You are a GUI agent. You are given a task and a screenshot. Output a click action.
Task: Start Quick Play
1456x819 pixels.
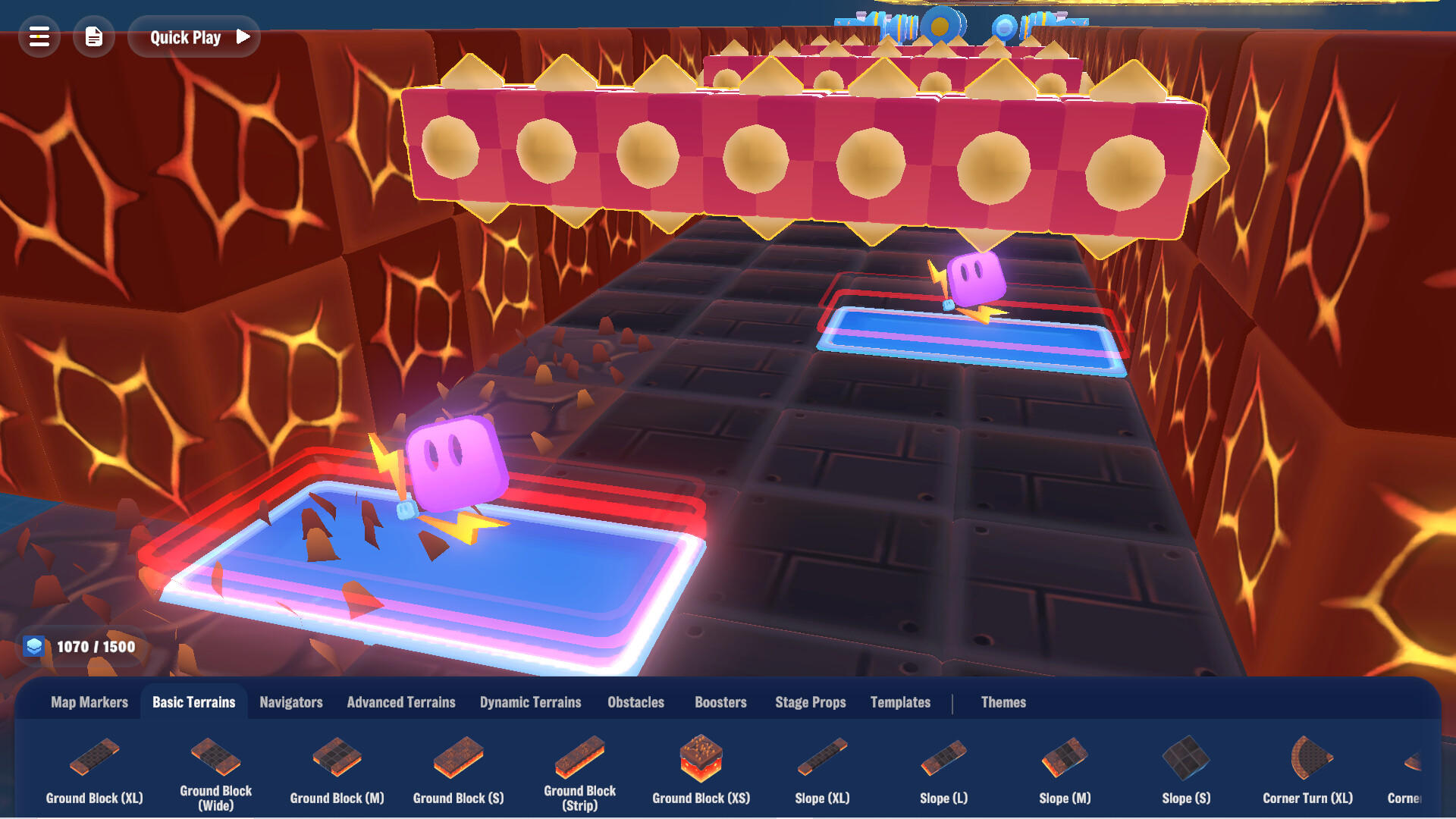click(x=185, y=36)
